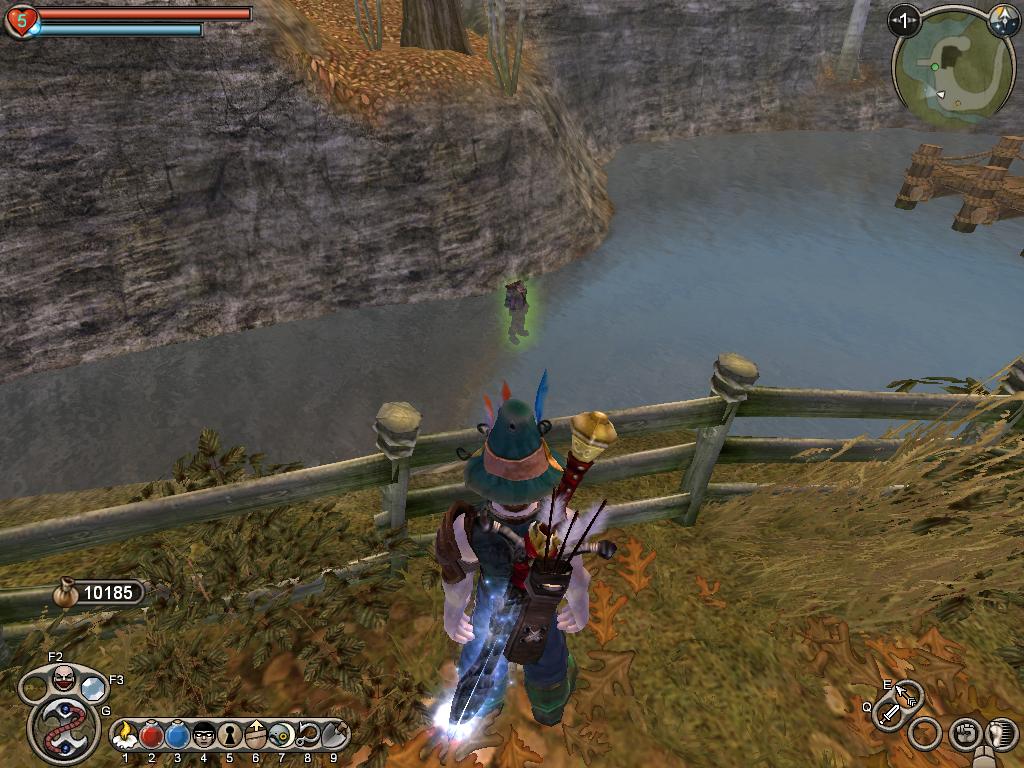The height and width of the screenshot is (768, 1024).
Task: Select the blindfolded head icon with arrow
Action: pos(255,736)
